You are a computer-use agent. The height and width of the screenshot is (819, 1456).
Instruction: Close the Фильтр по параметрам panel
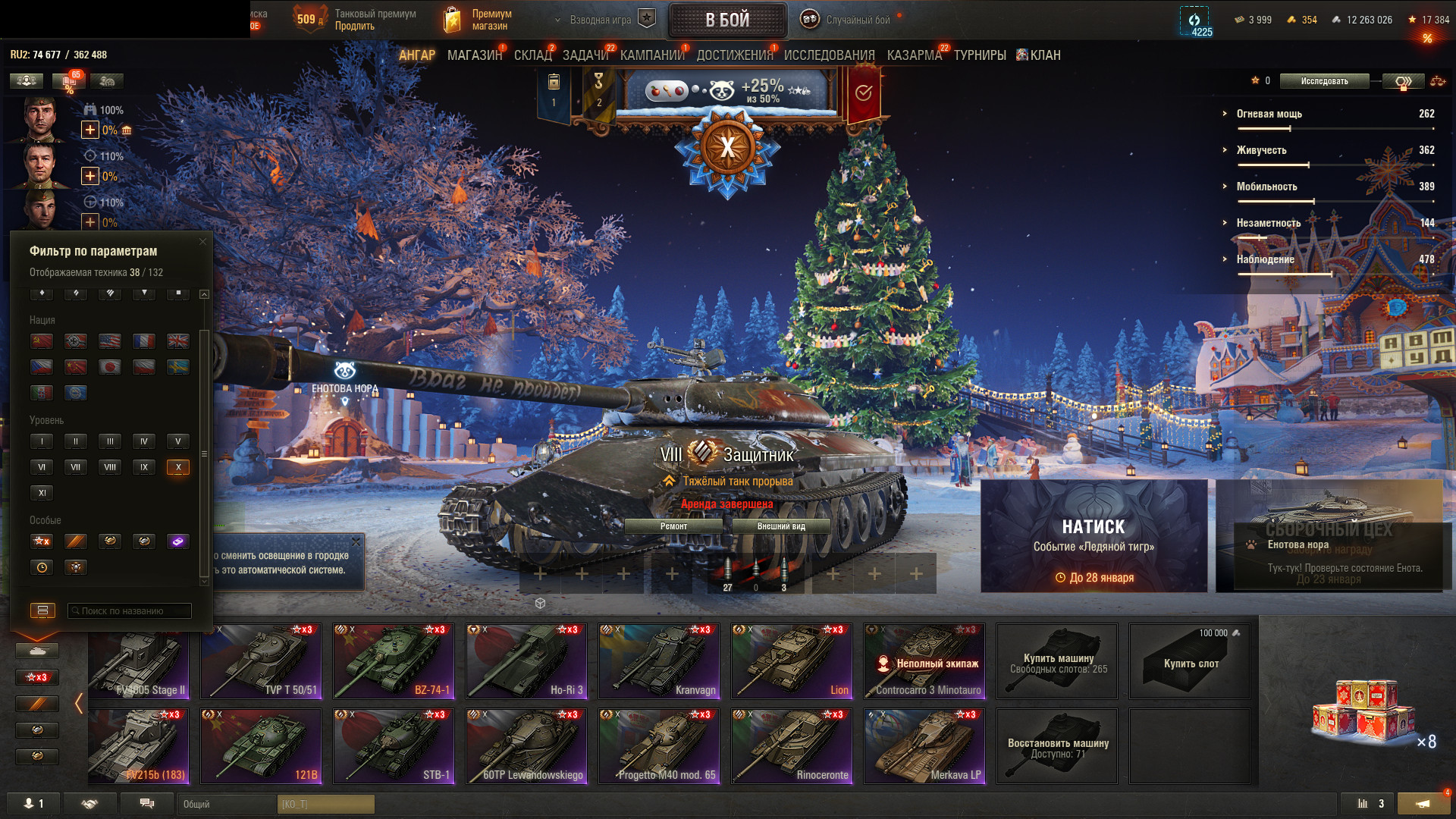[x=202, y=242]
